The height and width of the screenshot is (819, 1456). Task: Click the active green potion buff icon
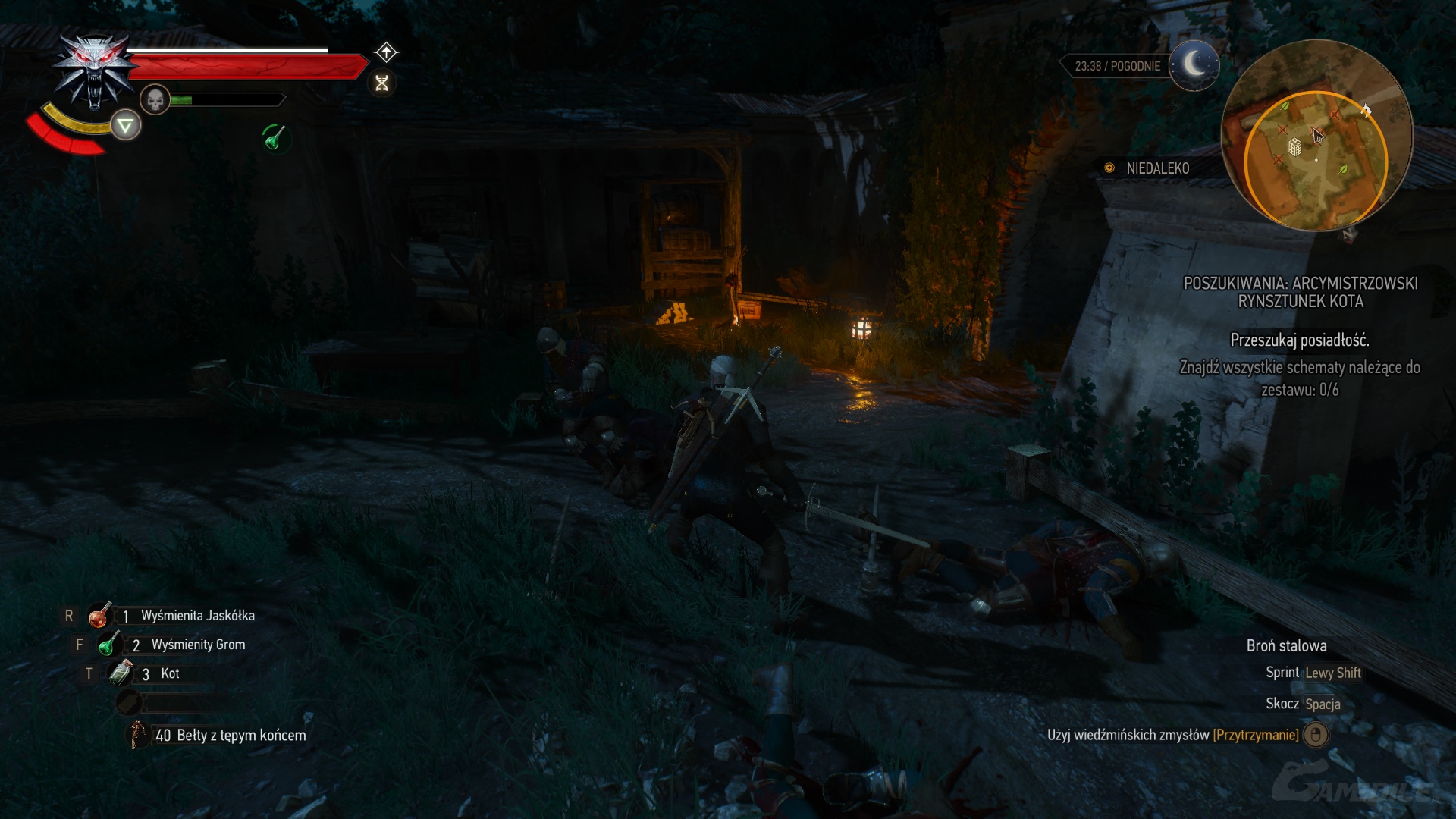pyautogui.click(x=275, y=138)
